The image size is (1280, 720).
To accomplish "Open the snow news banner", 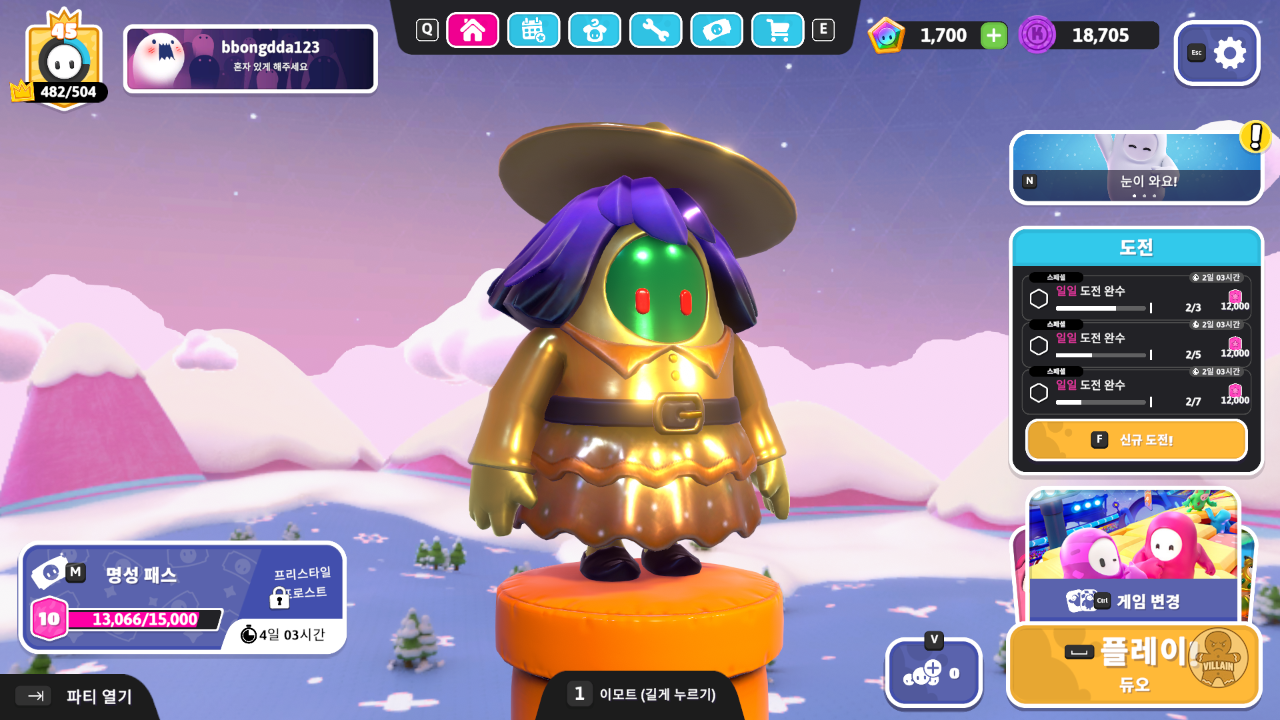I will coord(1136,167).
